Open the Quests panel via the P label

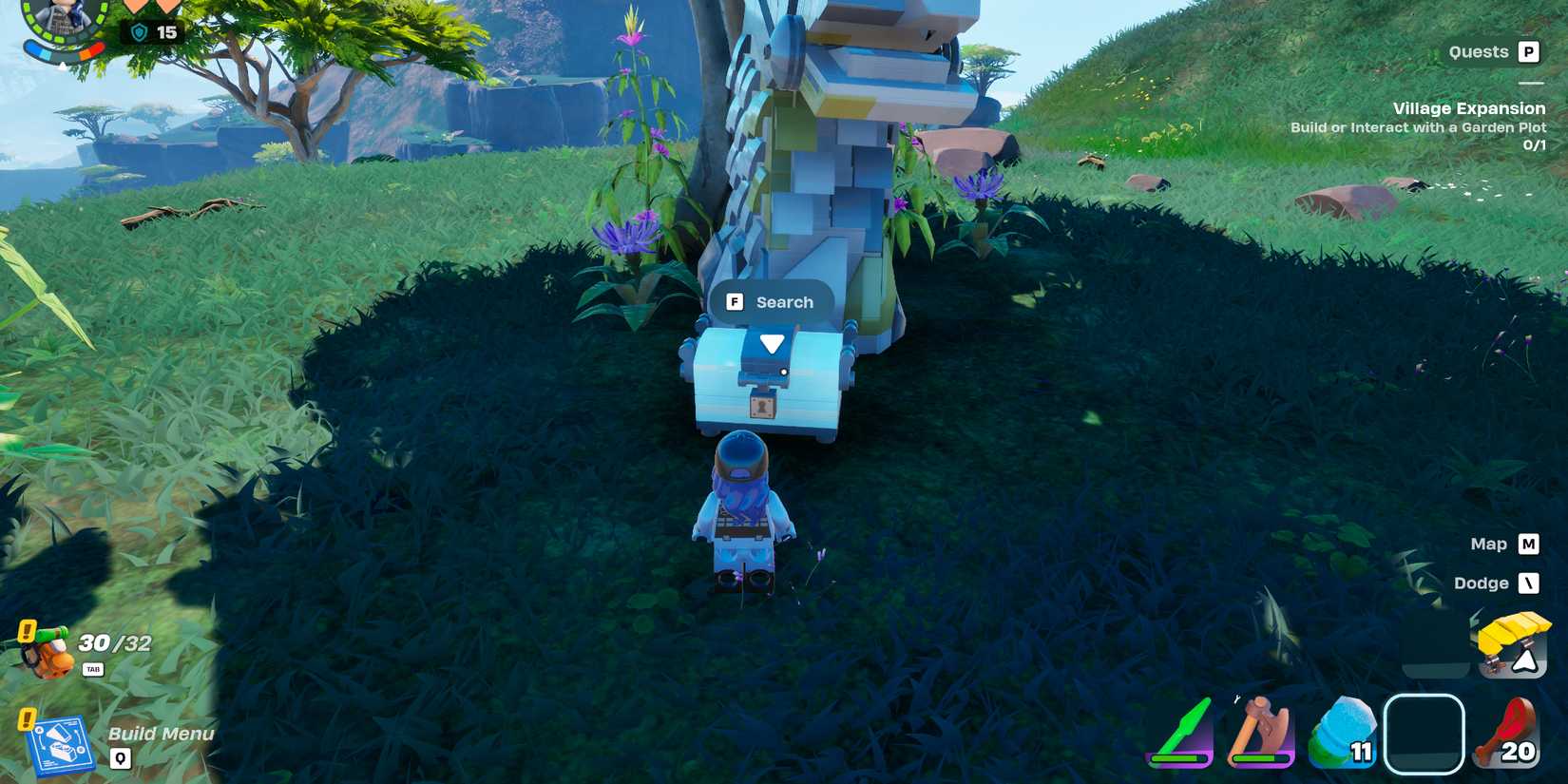(x=1531, y=51)
